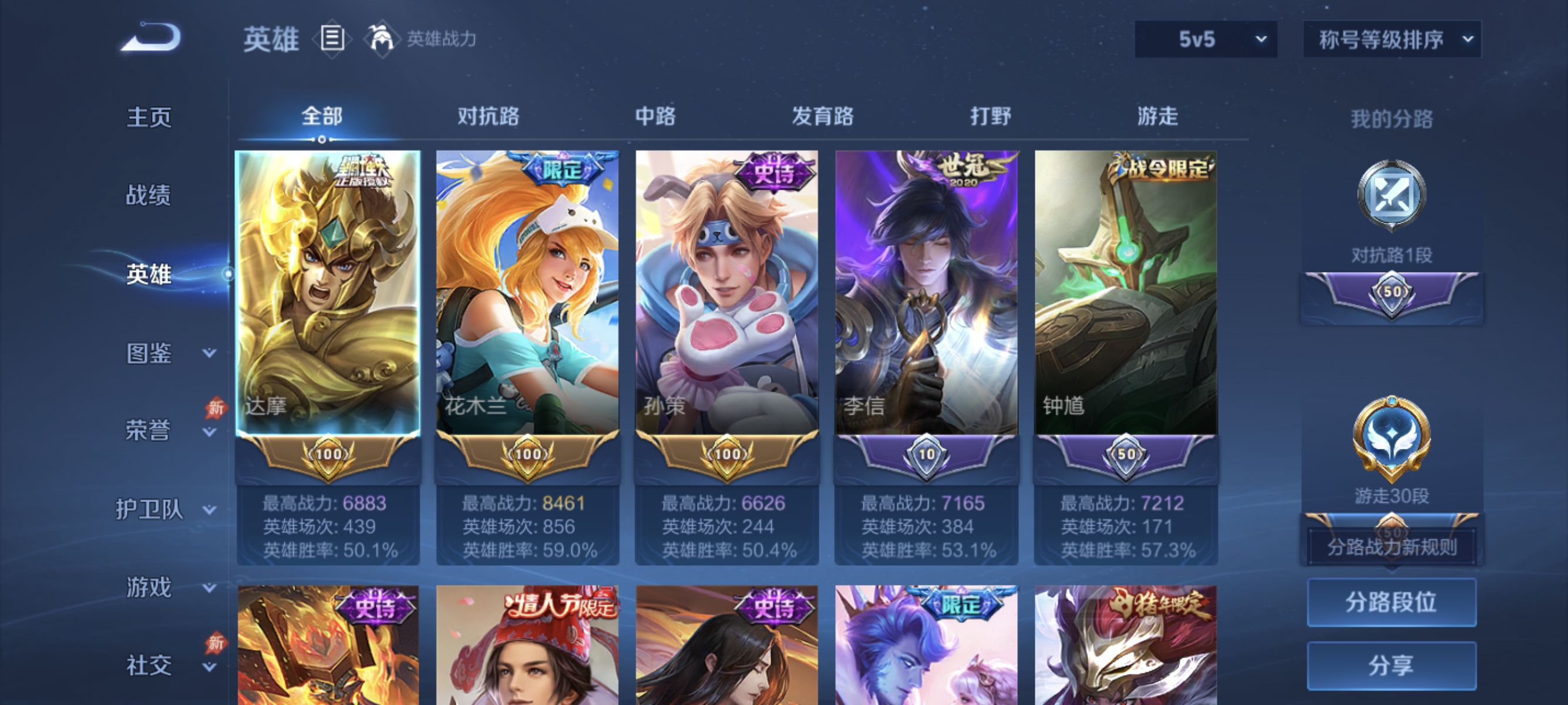Open the hero detail list icon beside 英雄
Viewport: 1568px width, 705px height.
click(332, 39)
